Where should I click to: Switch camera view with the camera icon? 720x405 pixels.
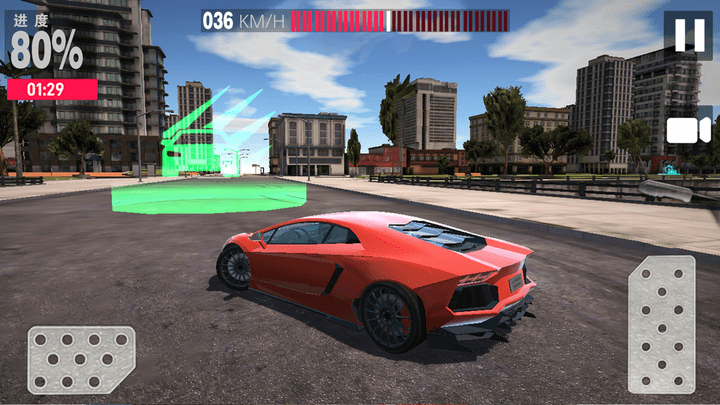click(x=688, y=130)
